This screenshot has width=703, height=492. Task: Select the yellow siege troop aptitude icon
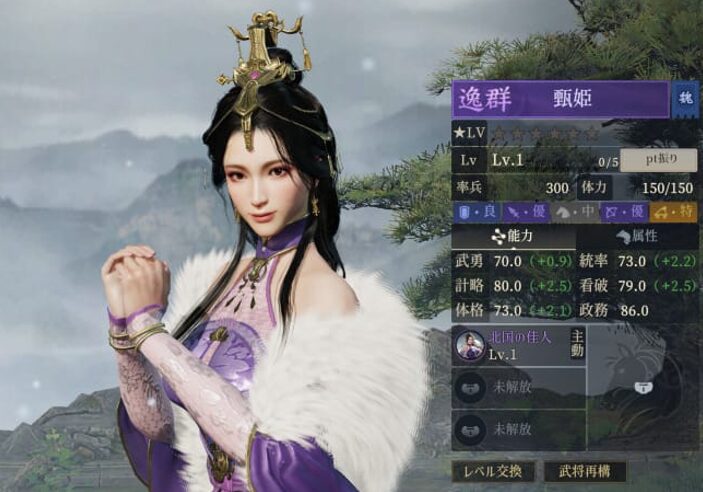pyautogui.click(x=660, y=211)
